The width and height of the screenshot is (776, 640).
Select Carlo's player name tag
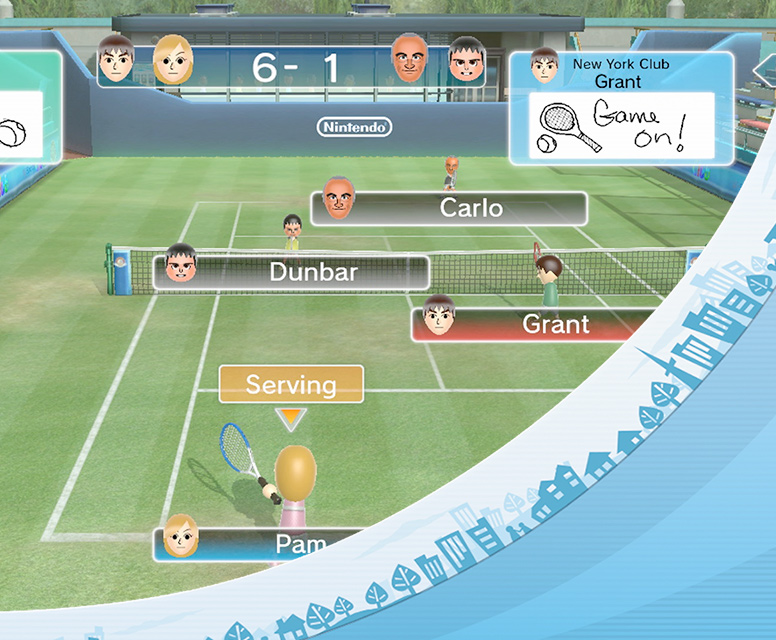pos(450,208)
